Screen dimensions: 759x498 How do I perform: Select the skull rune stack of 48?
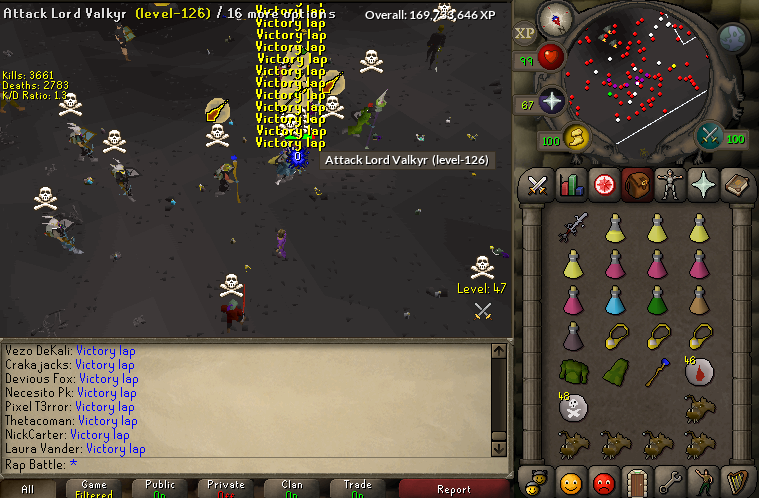pyautogui.click(x=573, y=407)
